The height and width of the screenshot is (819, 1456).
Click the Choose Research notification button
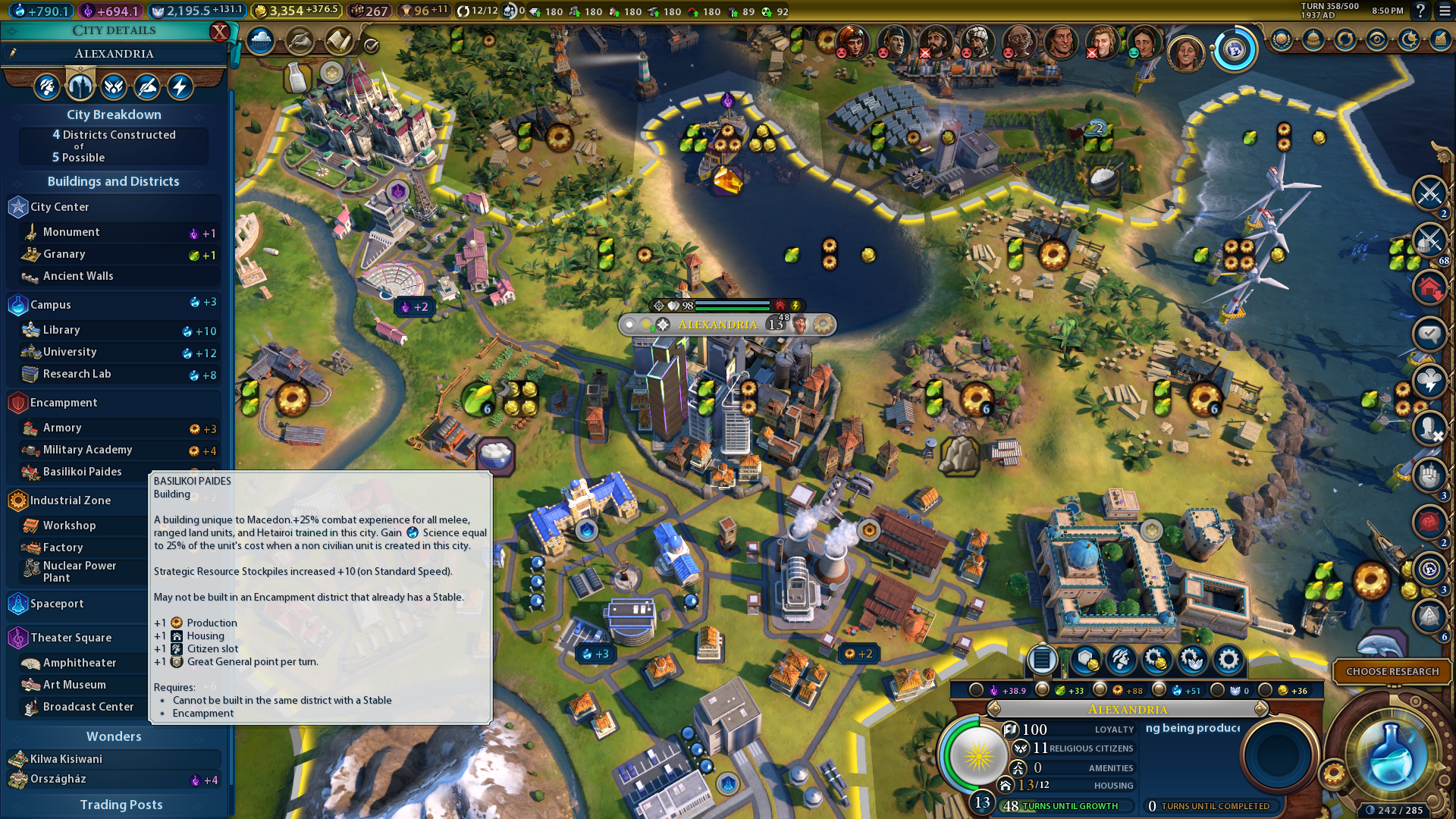pos(1392,672)
